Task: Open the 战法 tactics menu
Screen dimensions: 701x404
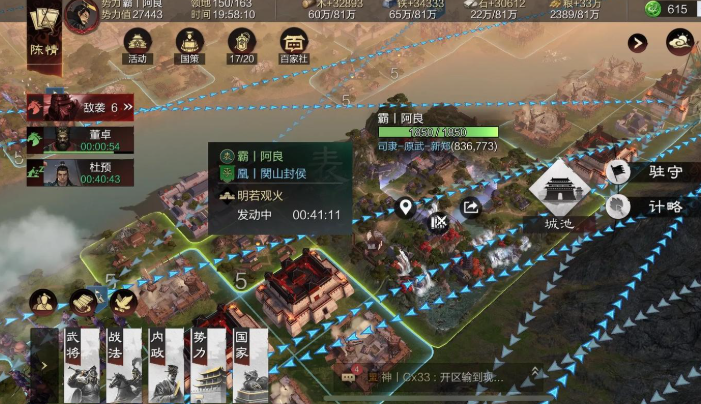Action: coord(122,365)
